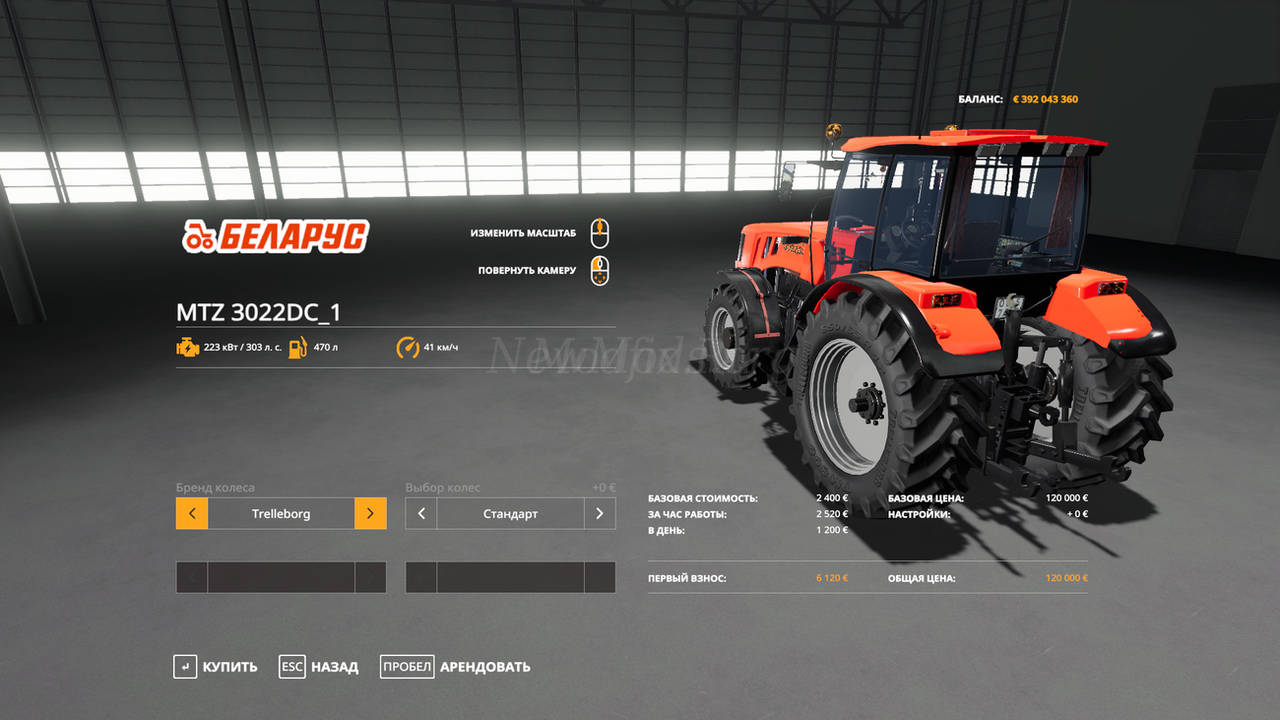Choose next wheel option after Стандарт

pos(600,514)
